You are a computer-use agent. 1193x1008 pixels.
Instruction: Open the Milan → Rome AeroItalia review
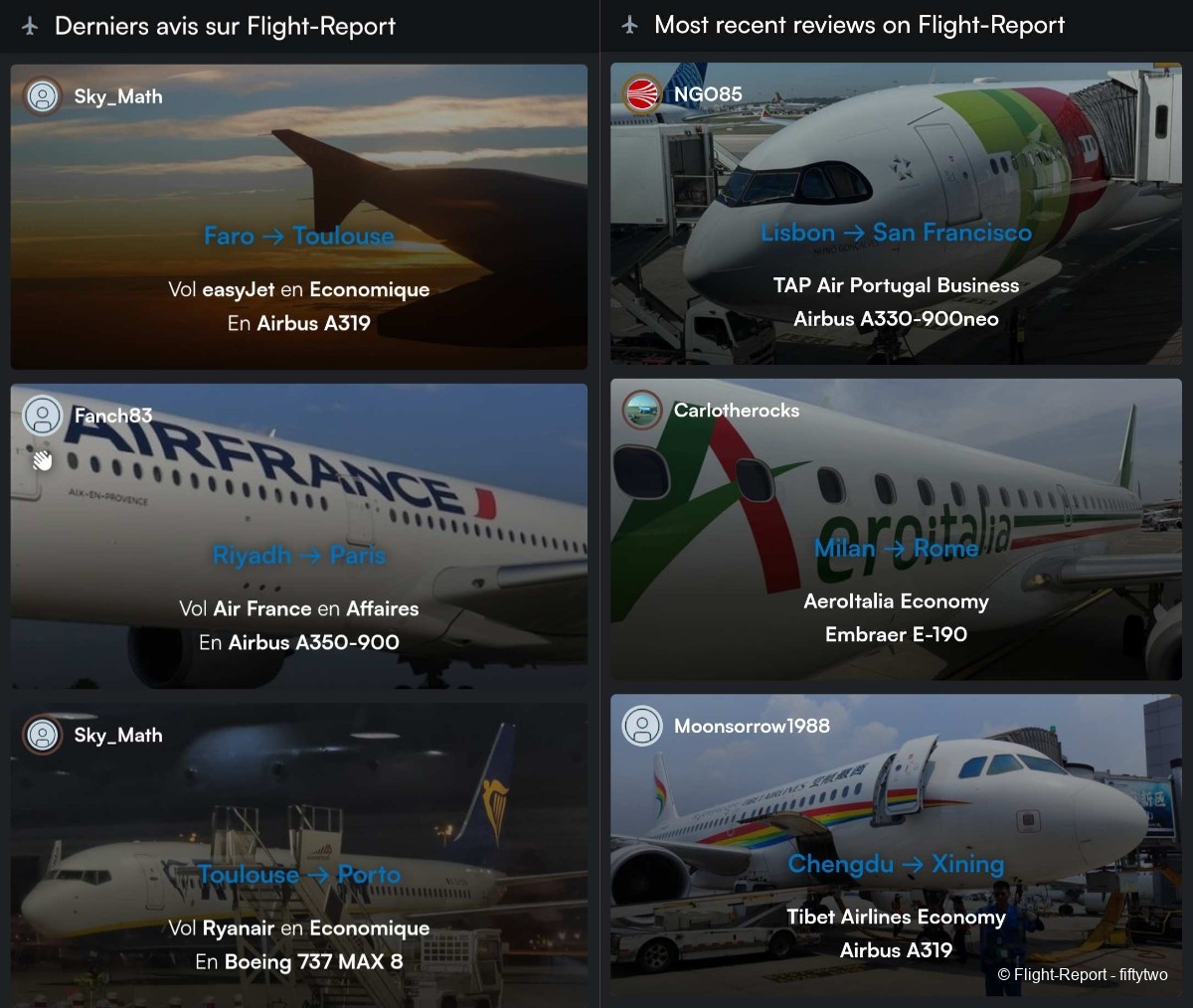click(896, 549)
